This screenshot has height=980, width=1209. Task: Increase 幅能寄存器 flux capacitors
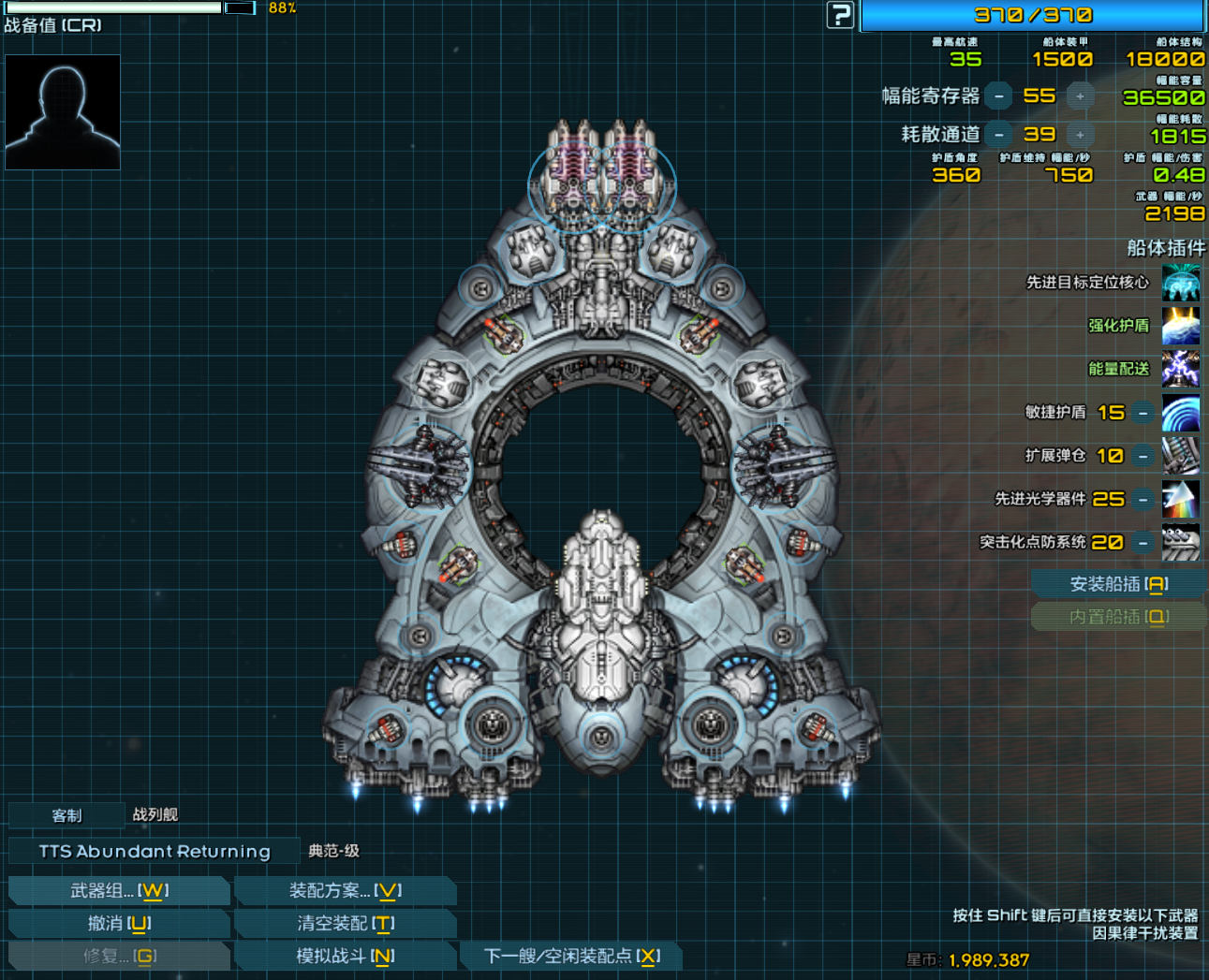(x=1080, y=96)
